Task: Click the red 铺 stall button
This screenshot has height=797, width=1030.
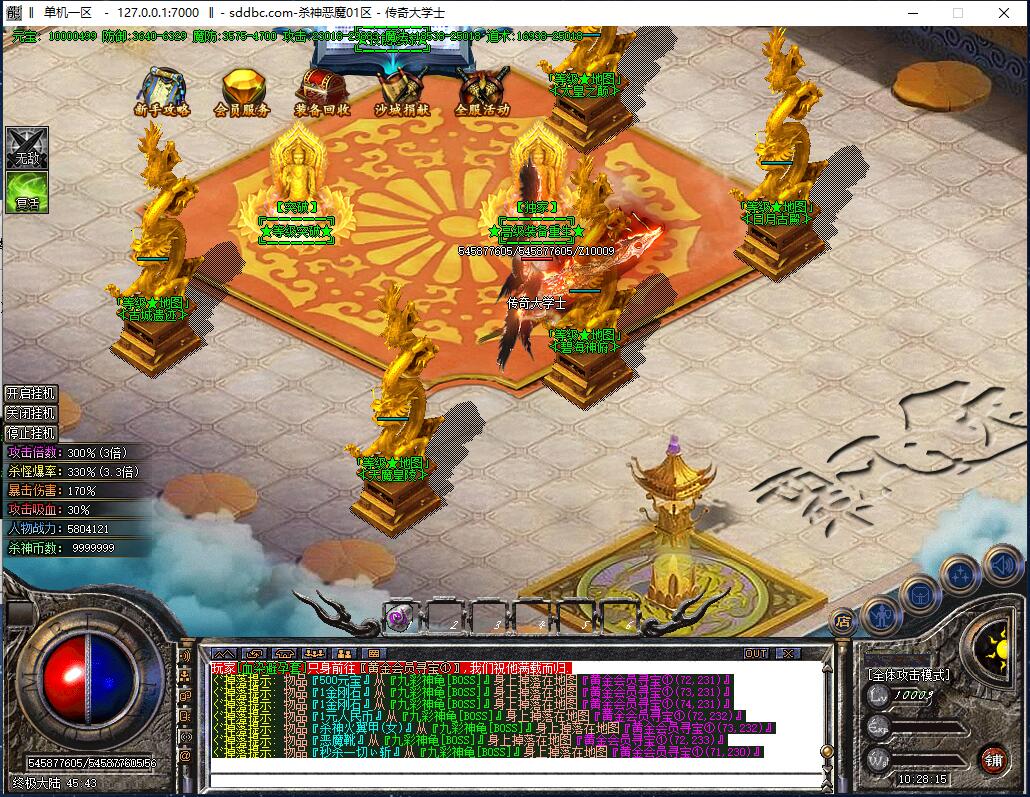Action: click(x=992, y=759)
